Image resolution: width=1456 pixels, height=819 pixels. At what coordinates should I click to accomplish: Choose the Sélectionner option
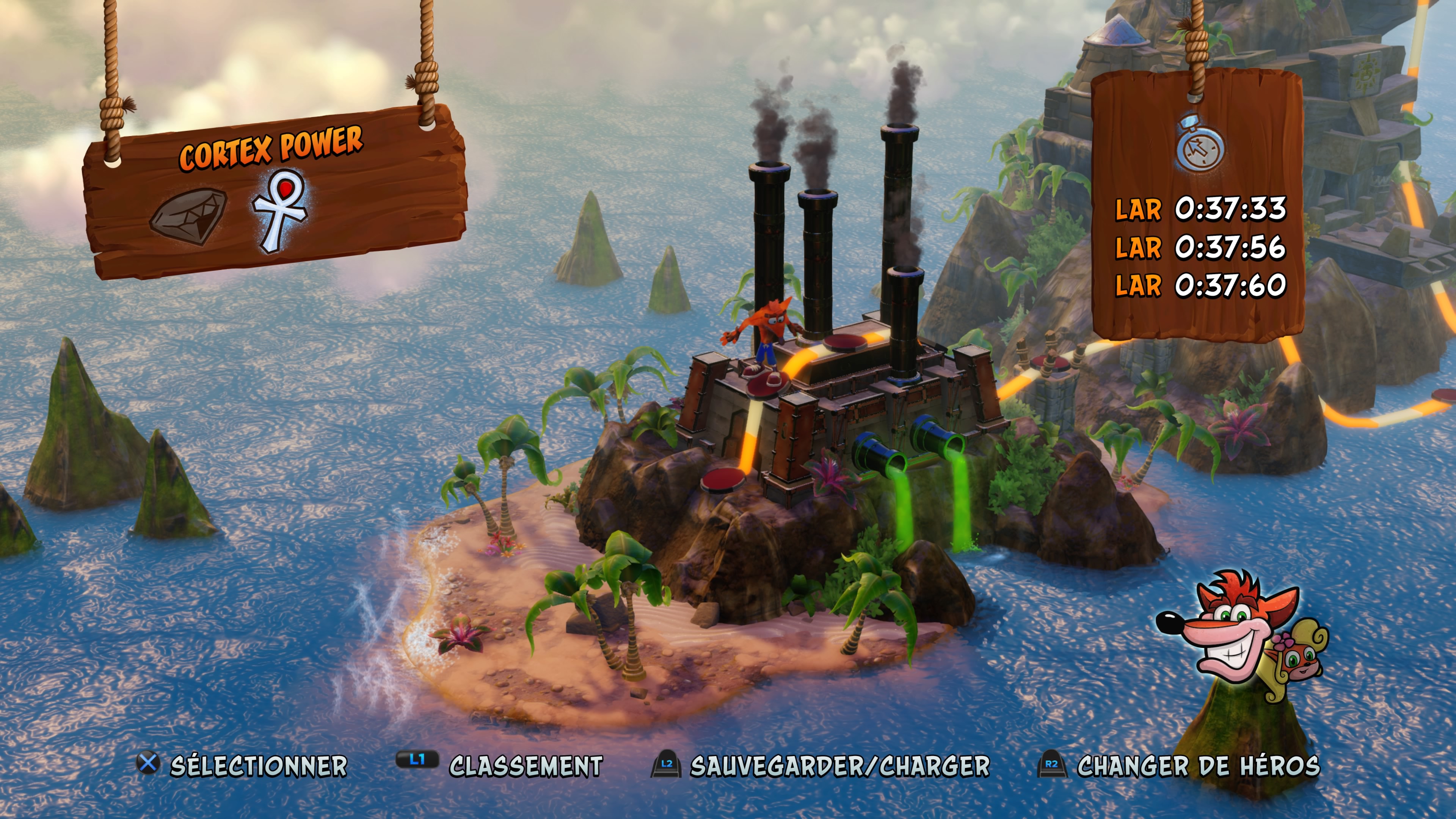point(258,766)
